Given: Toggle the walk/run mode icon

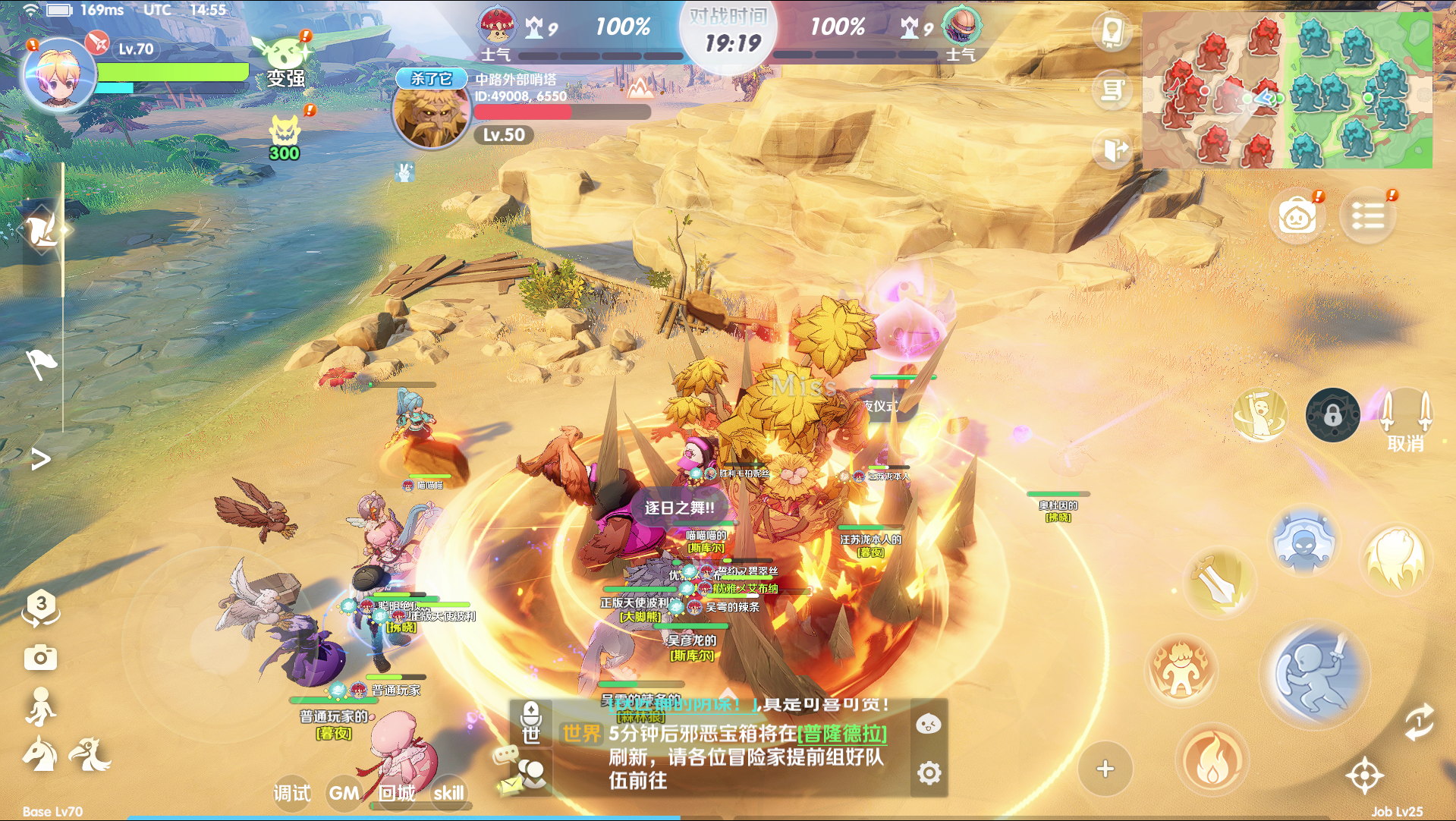Looking at the screenshot, I should (42, 707).
